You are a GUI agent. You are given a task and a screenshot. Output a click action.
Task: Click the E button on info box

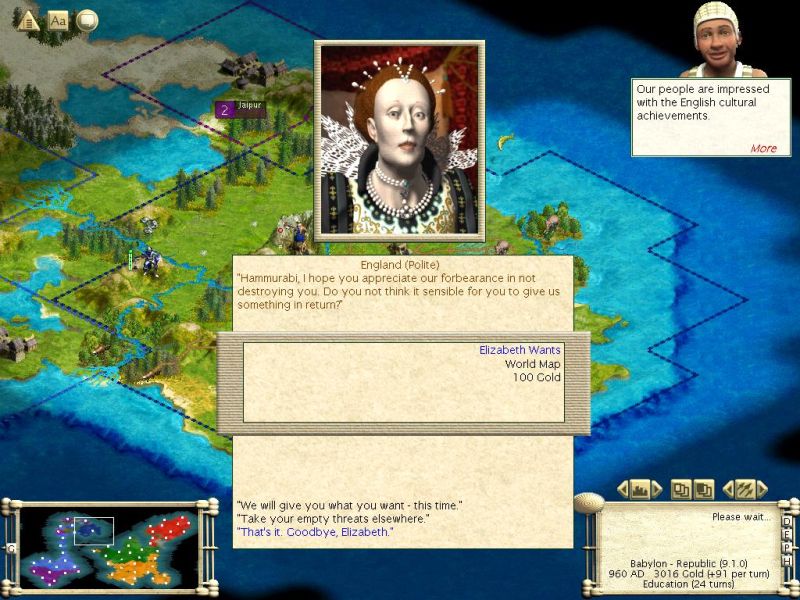tap(787, 535)
